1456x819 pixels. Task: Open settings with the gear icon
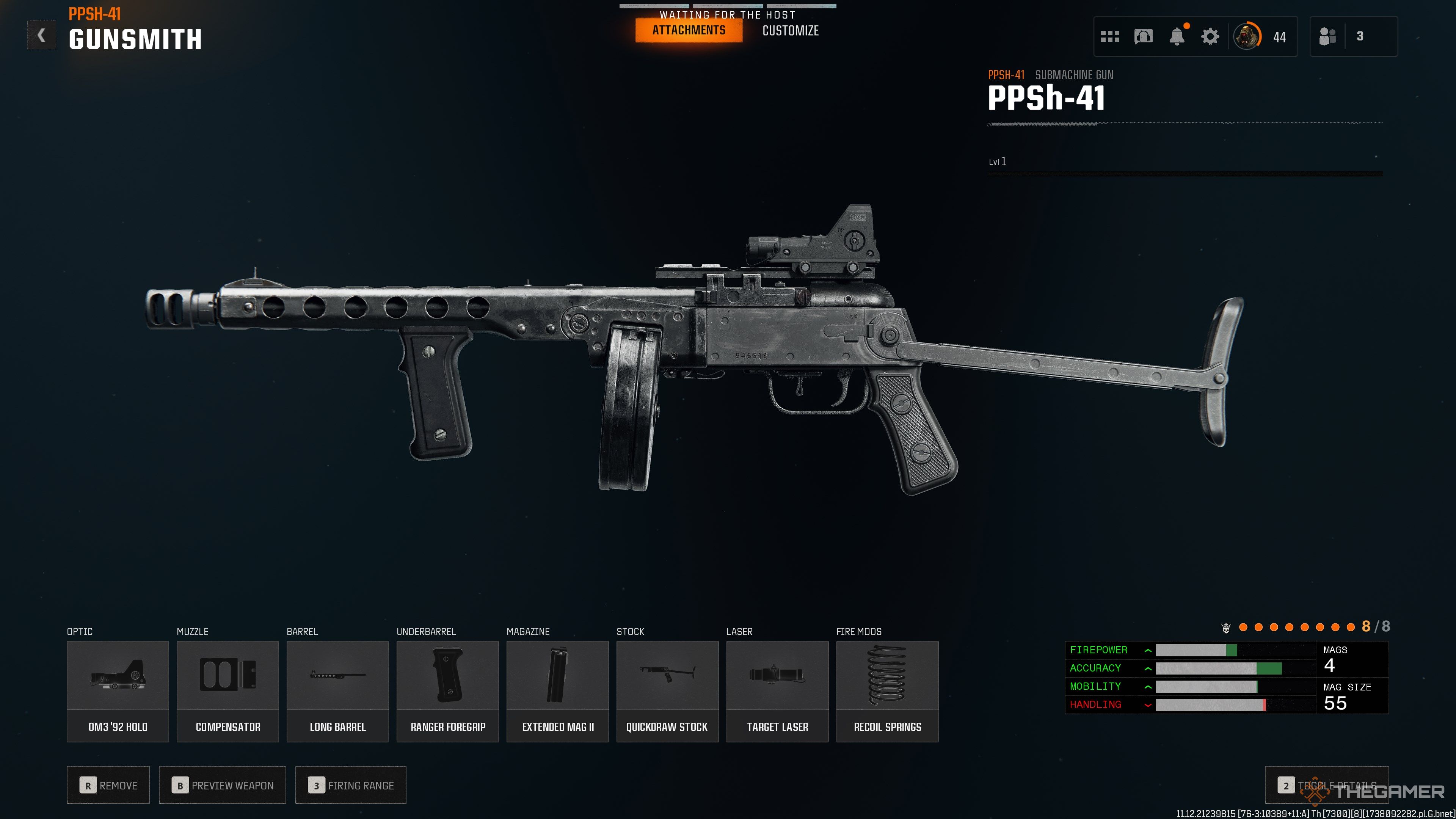pyautogui.click(x=1210, y=37)
